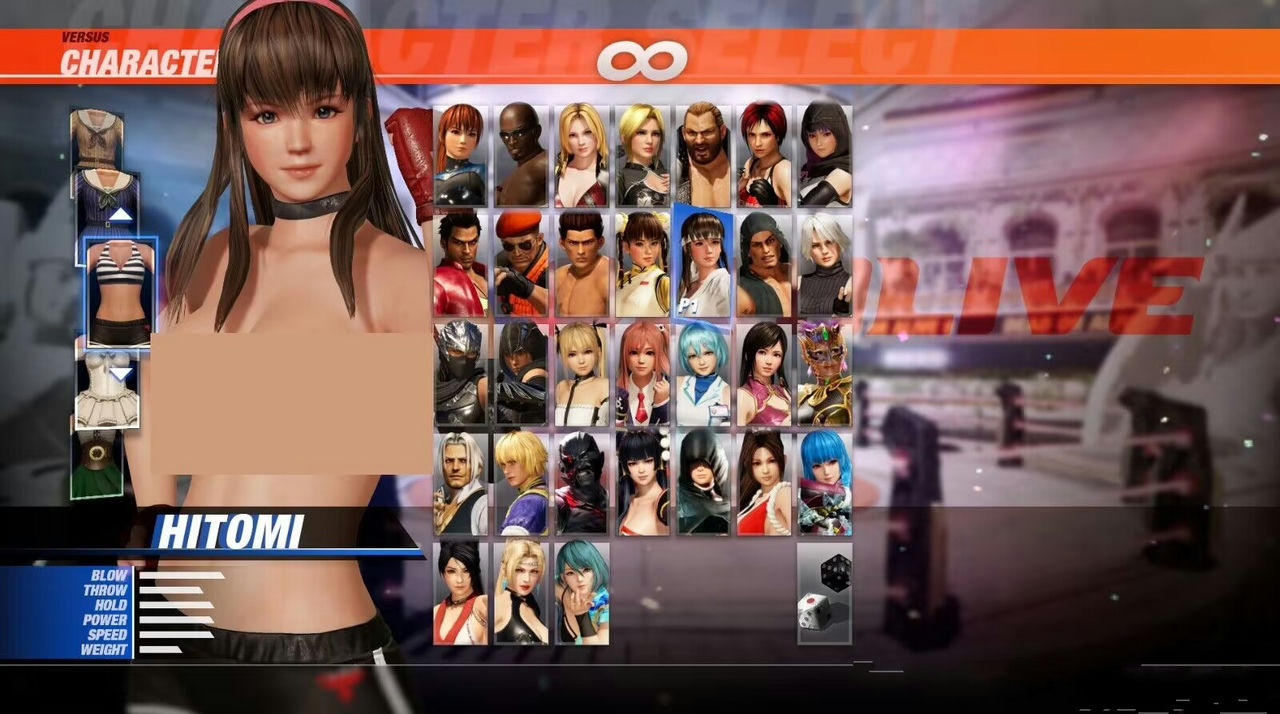
Task: Choose Mai Shiranui in red and white
Action: 764,483
